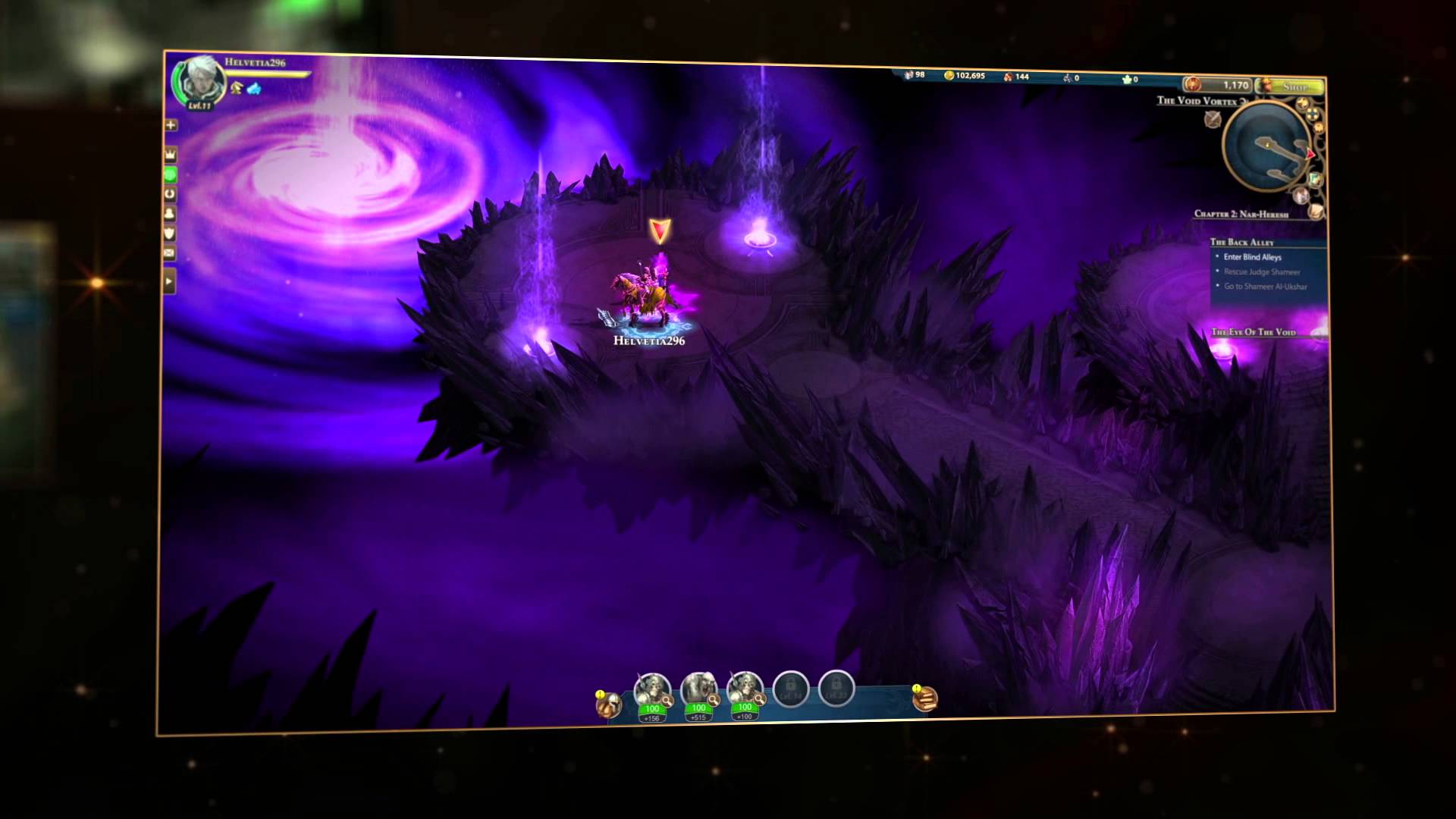Open the Shop

click(x=1294, y=86)
